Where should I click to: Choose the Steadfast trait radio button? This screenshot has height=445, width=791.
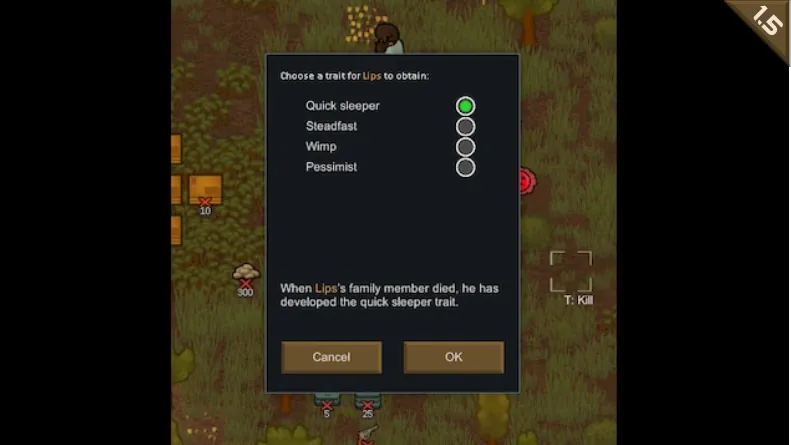[465, 127]
